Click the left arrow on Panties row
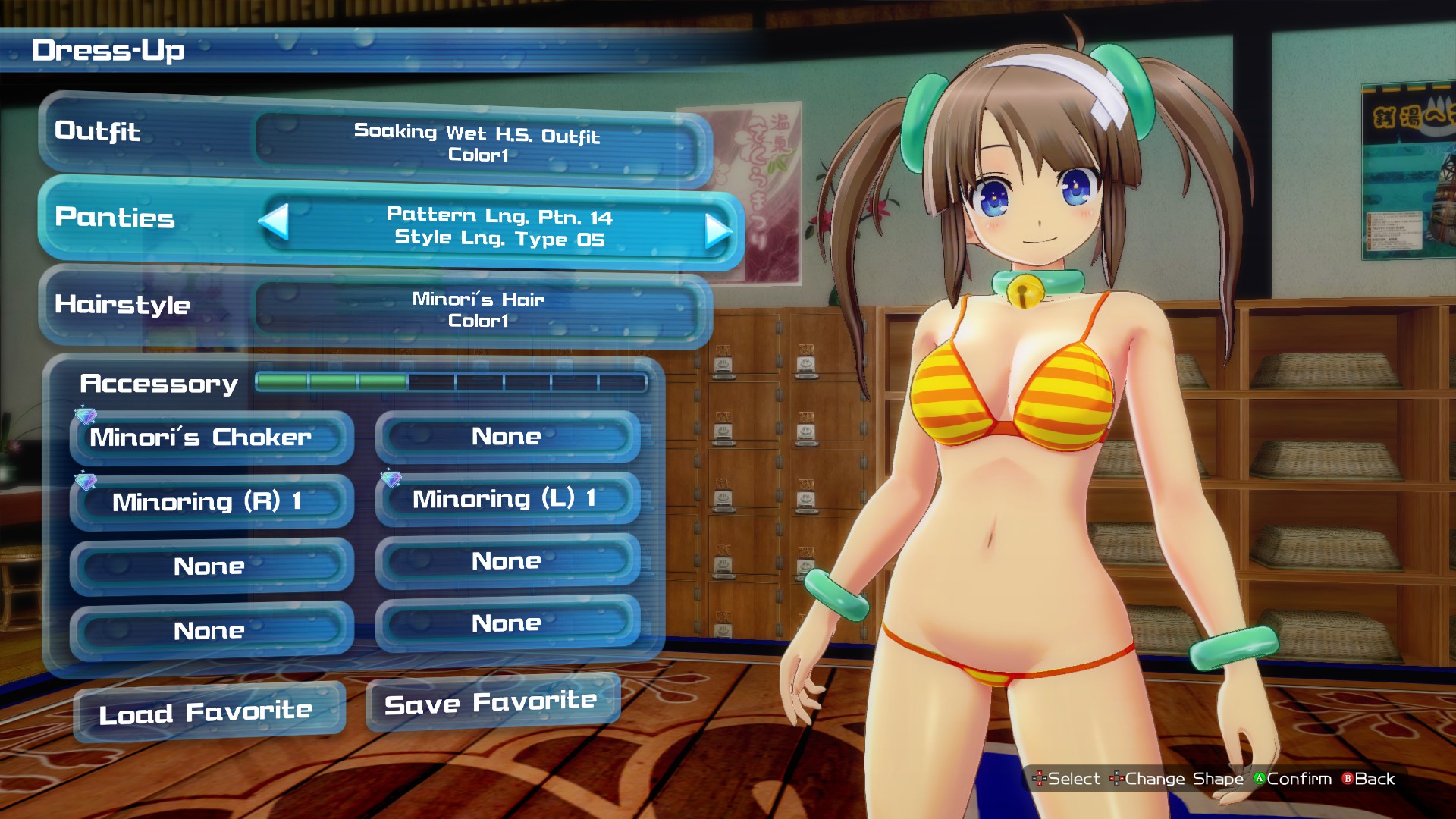This screenshot has height=819, width=1456. pos(274,221)
